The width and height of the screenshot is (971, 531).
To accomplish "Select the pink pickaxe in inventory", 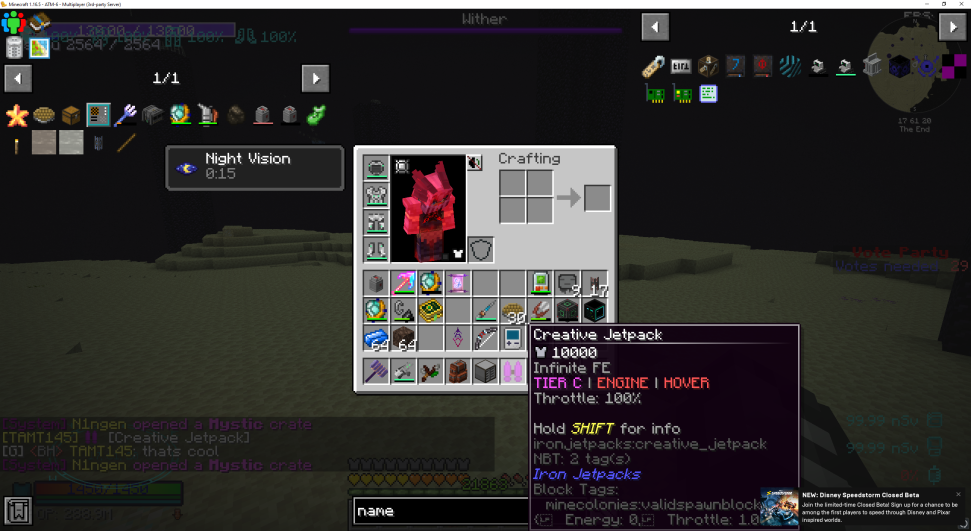I will point(403,283).
